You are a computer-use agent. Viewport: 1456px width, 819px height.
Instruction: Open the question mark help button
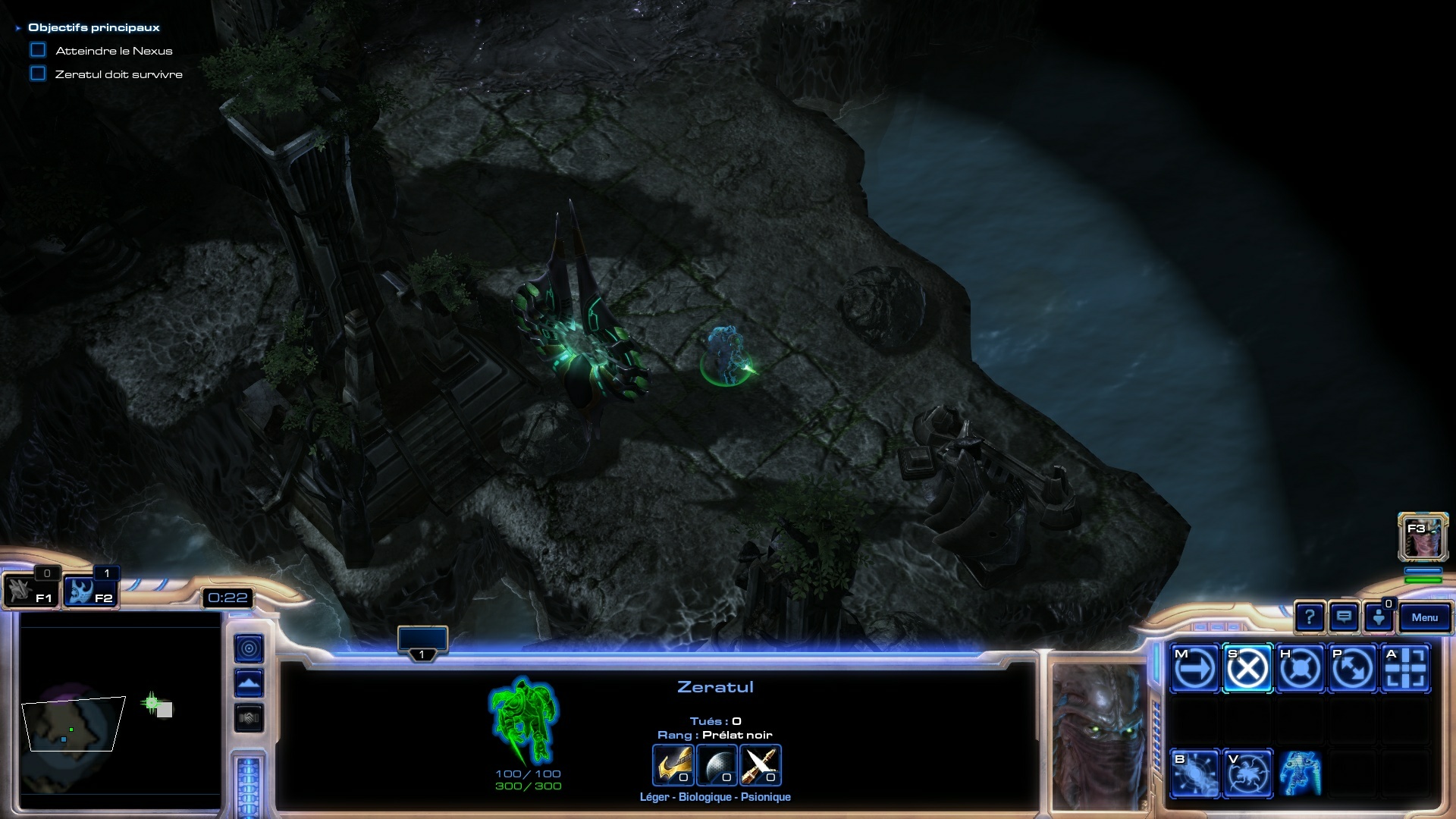[x=1310, y=618]
